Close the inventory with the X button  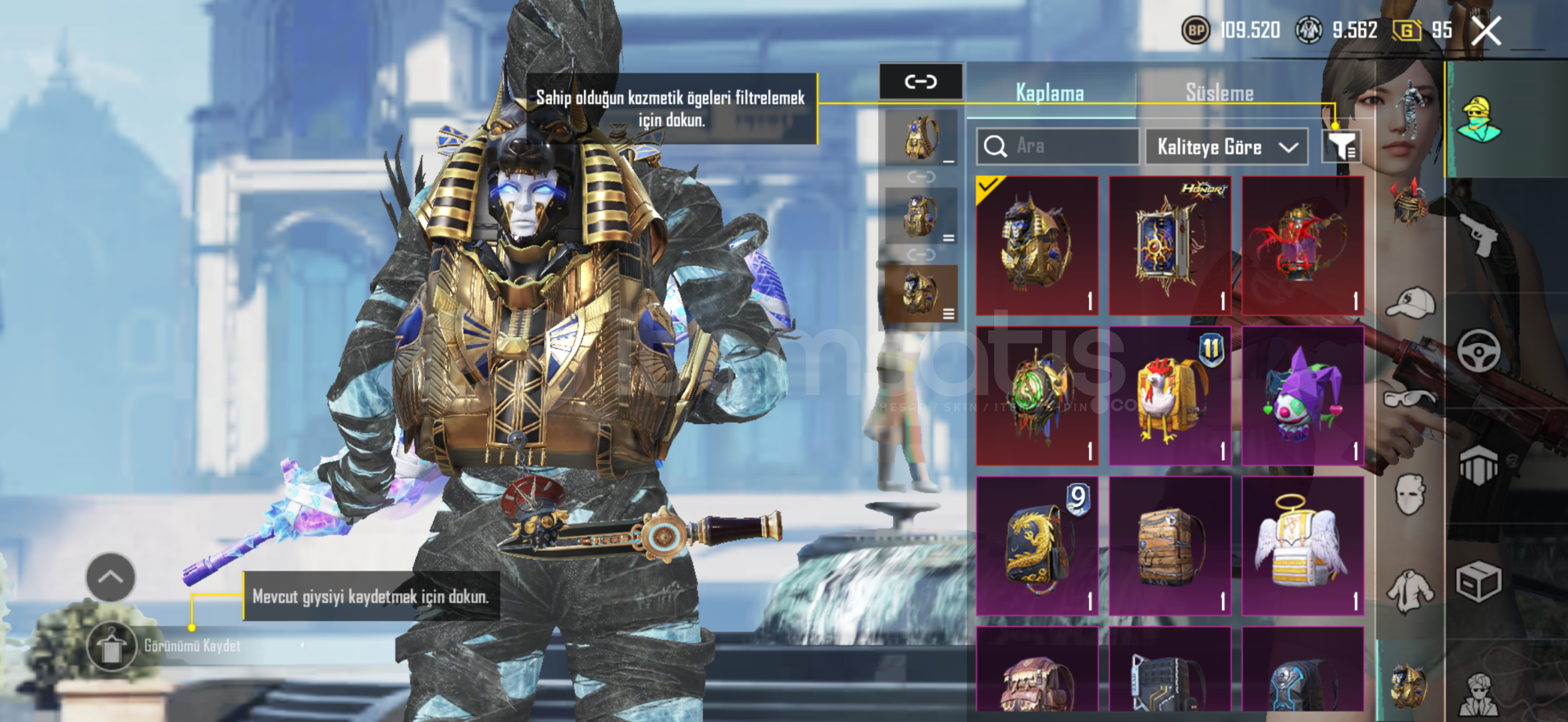point(1486,31)
